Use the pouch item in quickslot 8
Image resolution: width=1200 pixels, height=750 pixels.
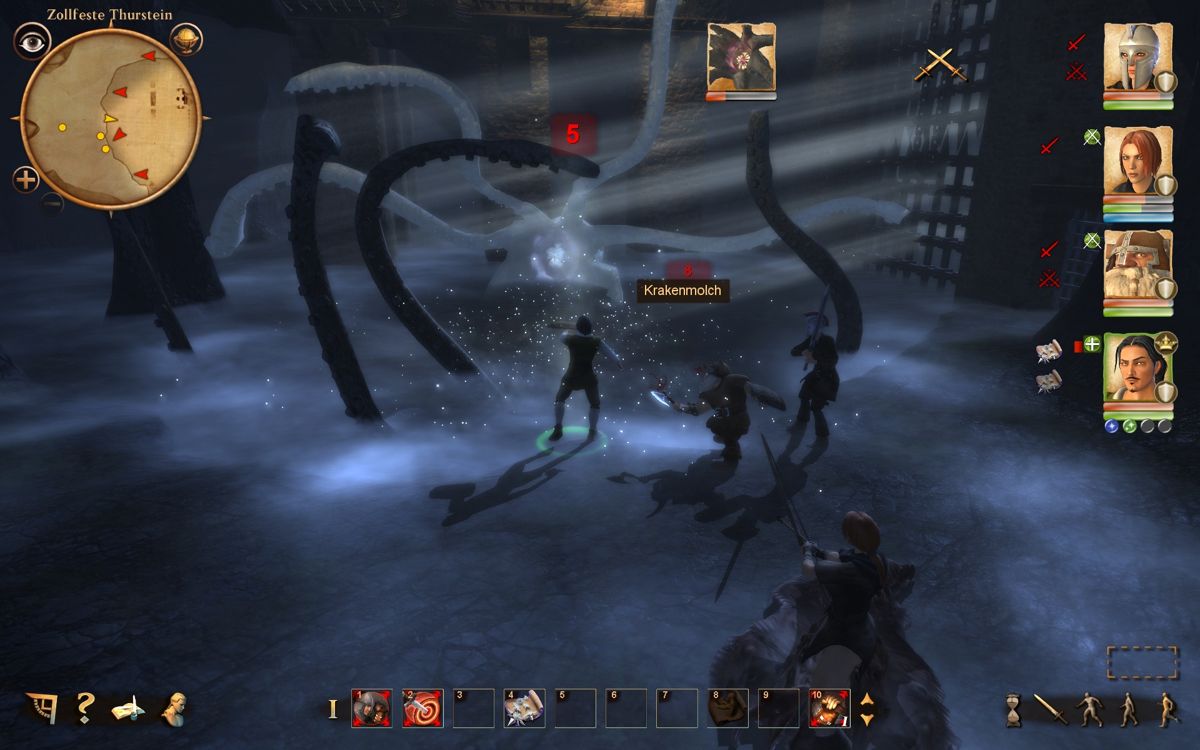727,708
